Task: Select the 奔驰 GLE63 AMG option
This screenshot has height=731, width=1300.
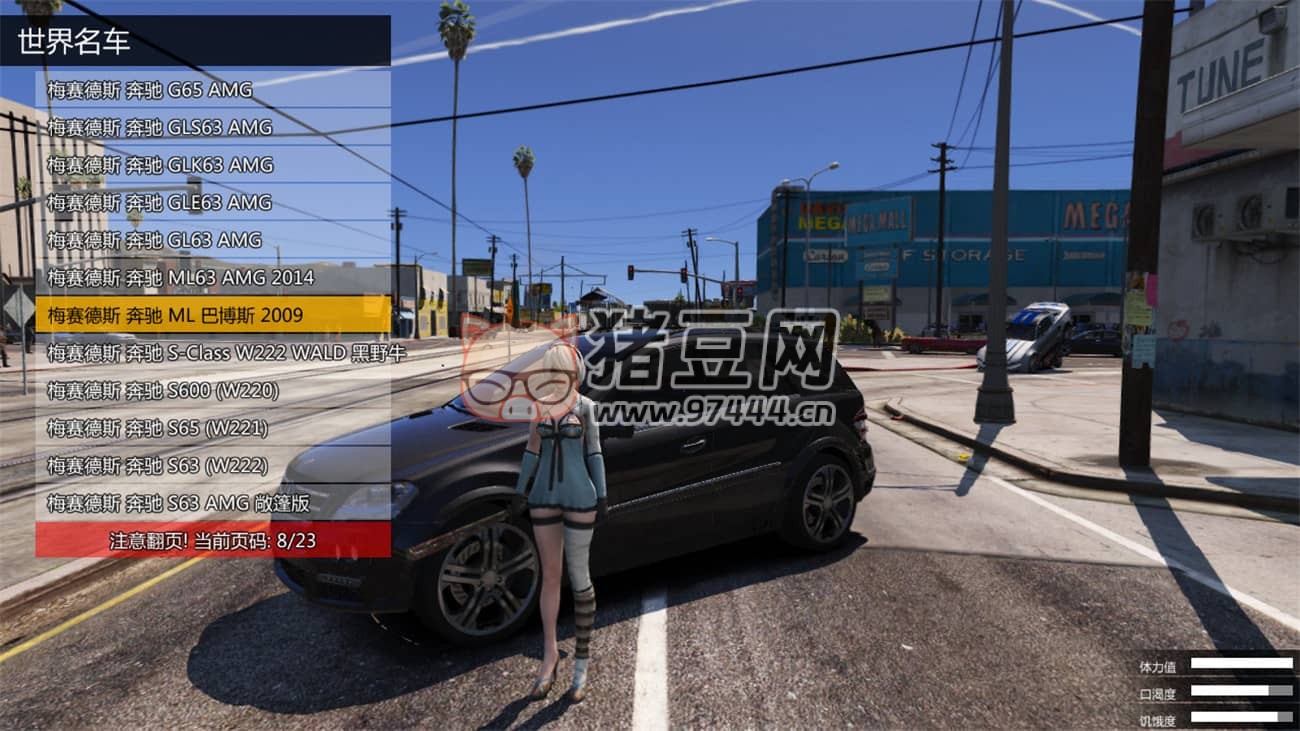Action: [212, 202]
